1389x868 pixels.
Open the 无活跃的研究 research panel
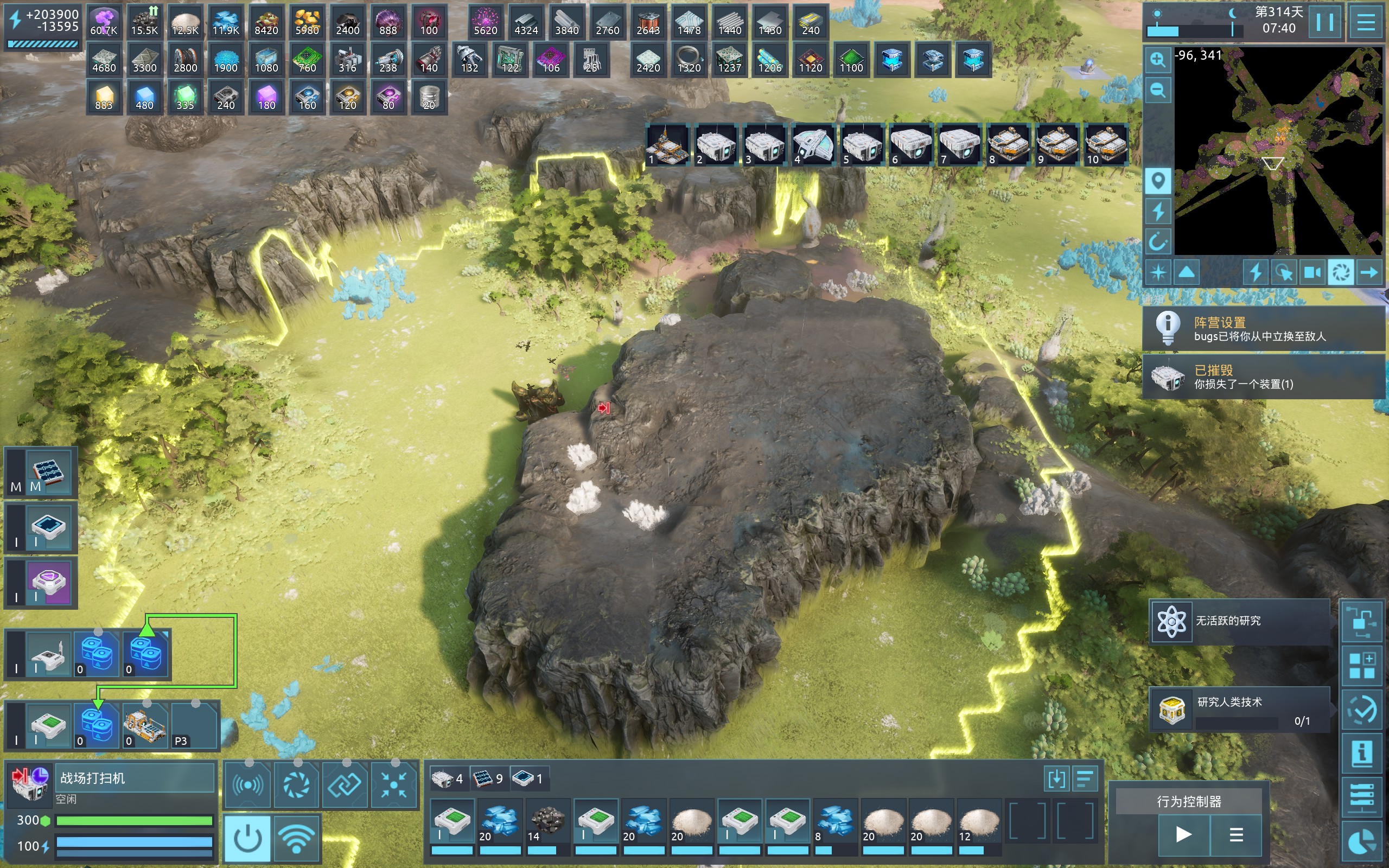[1239, 621]
